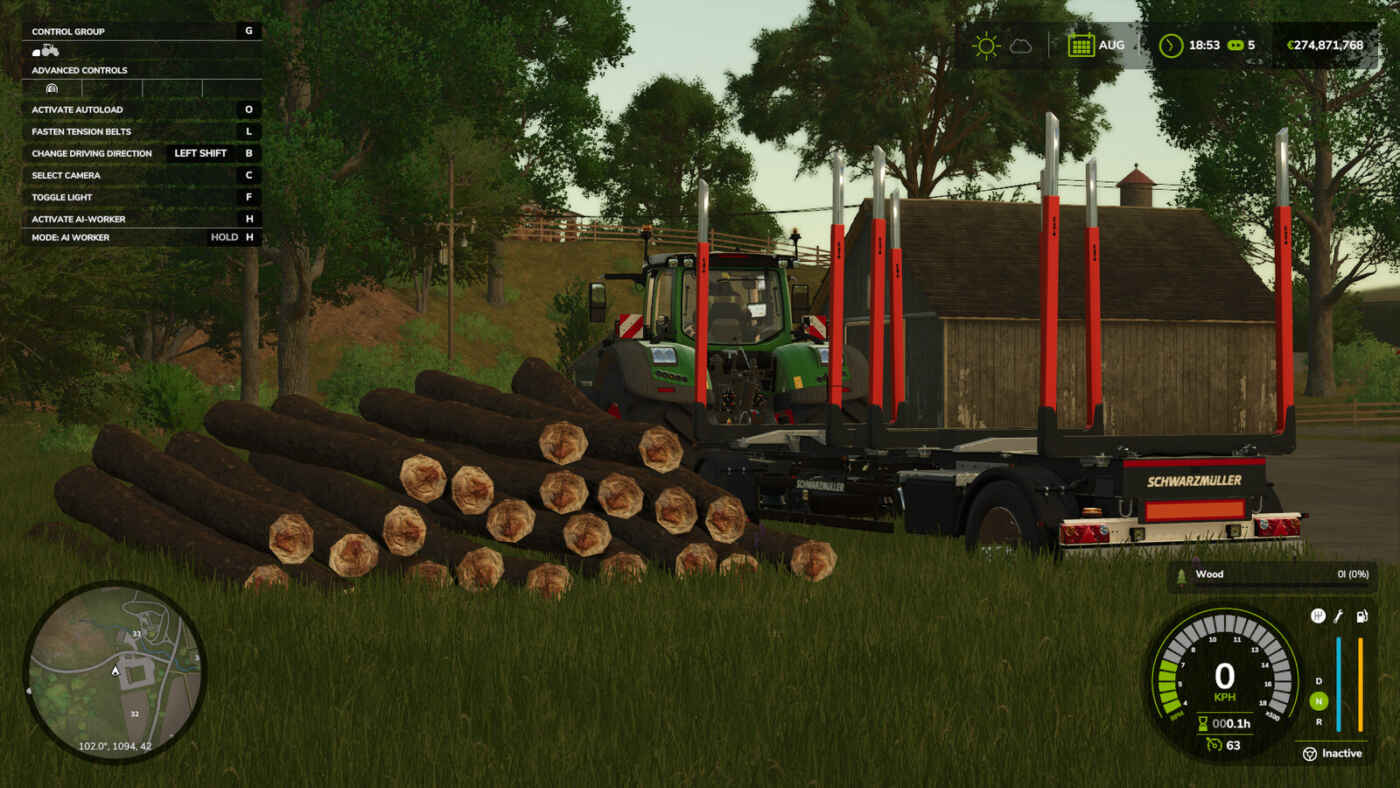This screenshot has height=788, width=1400.
Task: Open the calendar icon beside AUG
Action: coord(1081,45)
